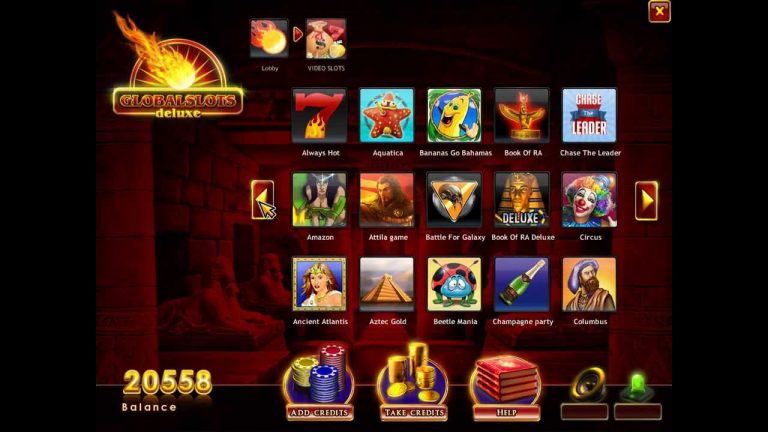Viewport: 768px width, 432px height.
Task: Play the Amazon slot game
Action: (x=320, y=200)
